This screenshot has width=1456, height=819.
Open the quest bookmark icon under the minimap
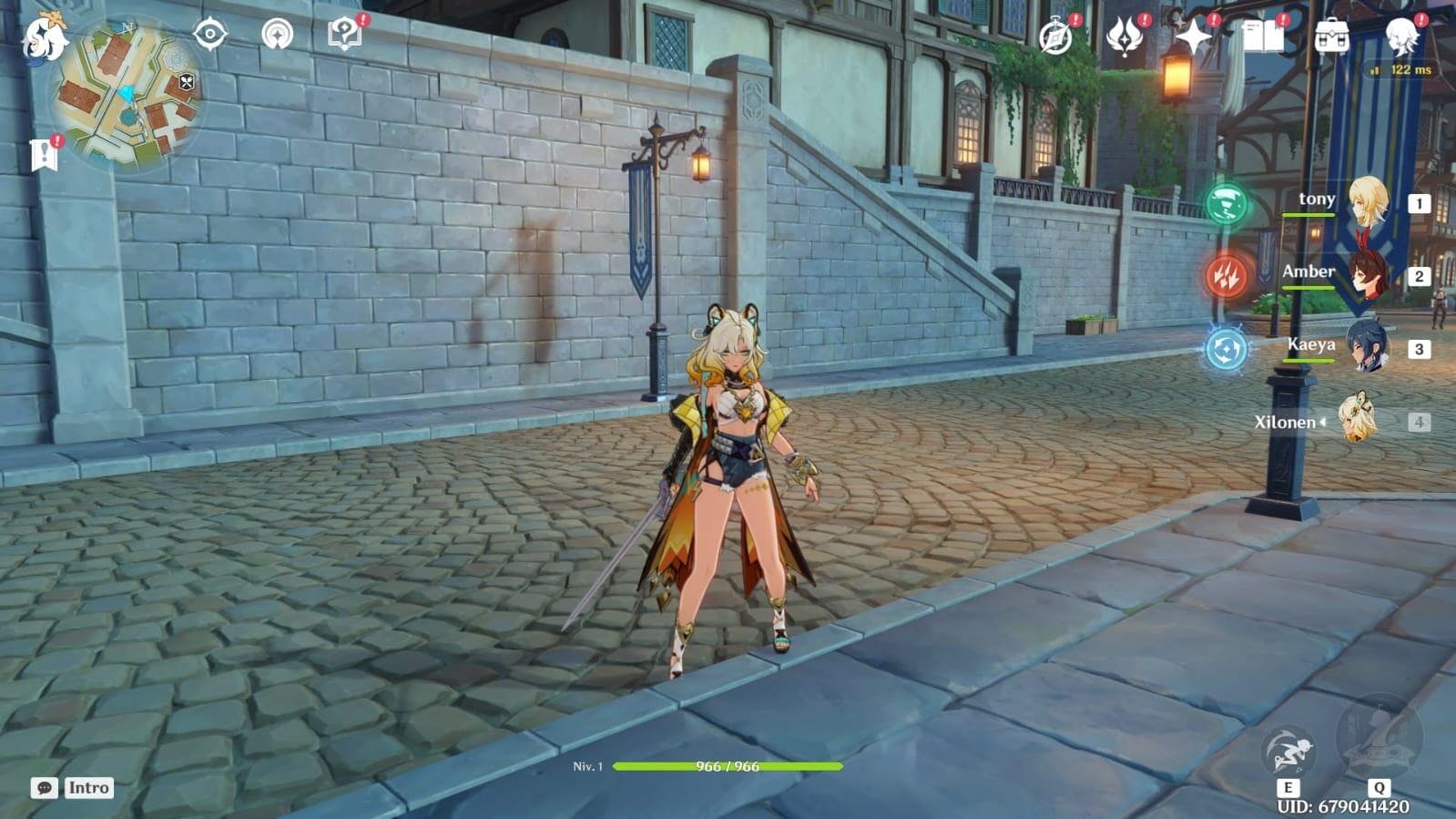[x=44, y=155]
